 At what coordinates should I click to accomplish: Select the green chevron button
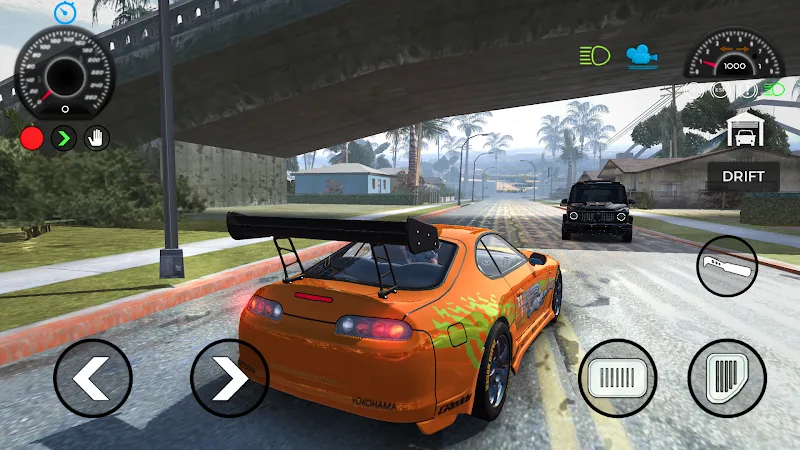(64, 138)
